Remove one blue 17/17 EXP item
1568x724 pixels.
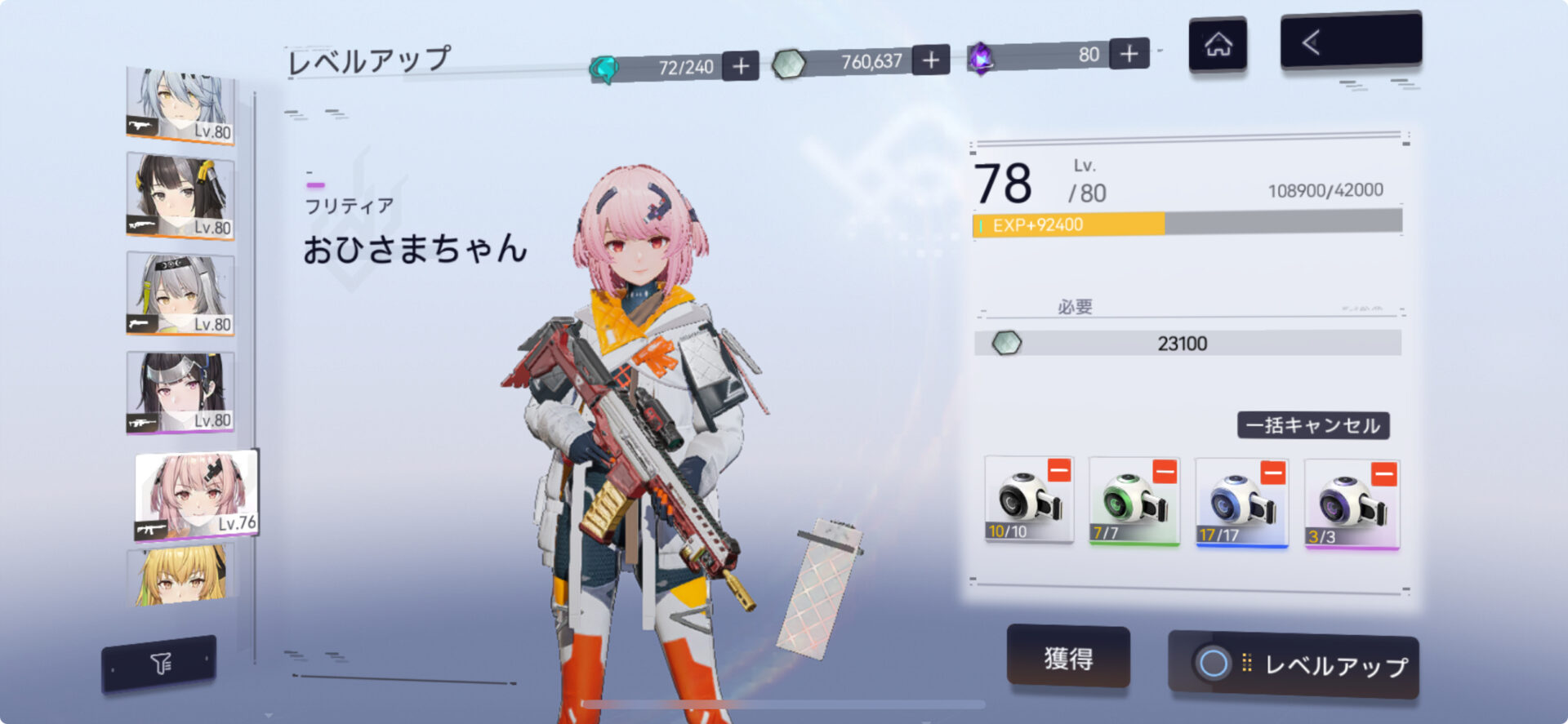click(1272, 473)
